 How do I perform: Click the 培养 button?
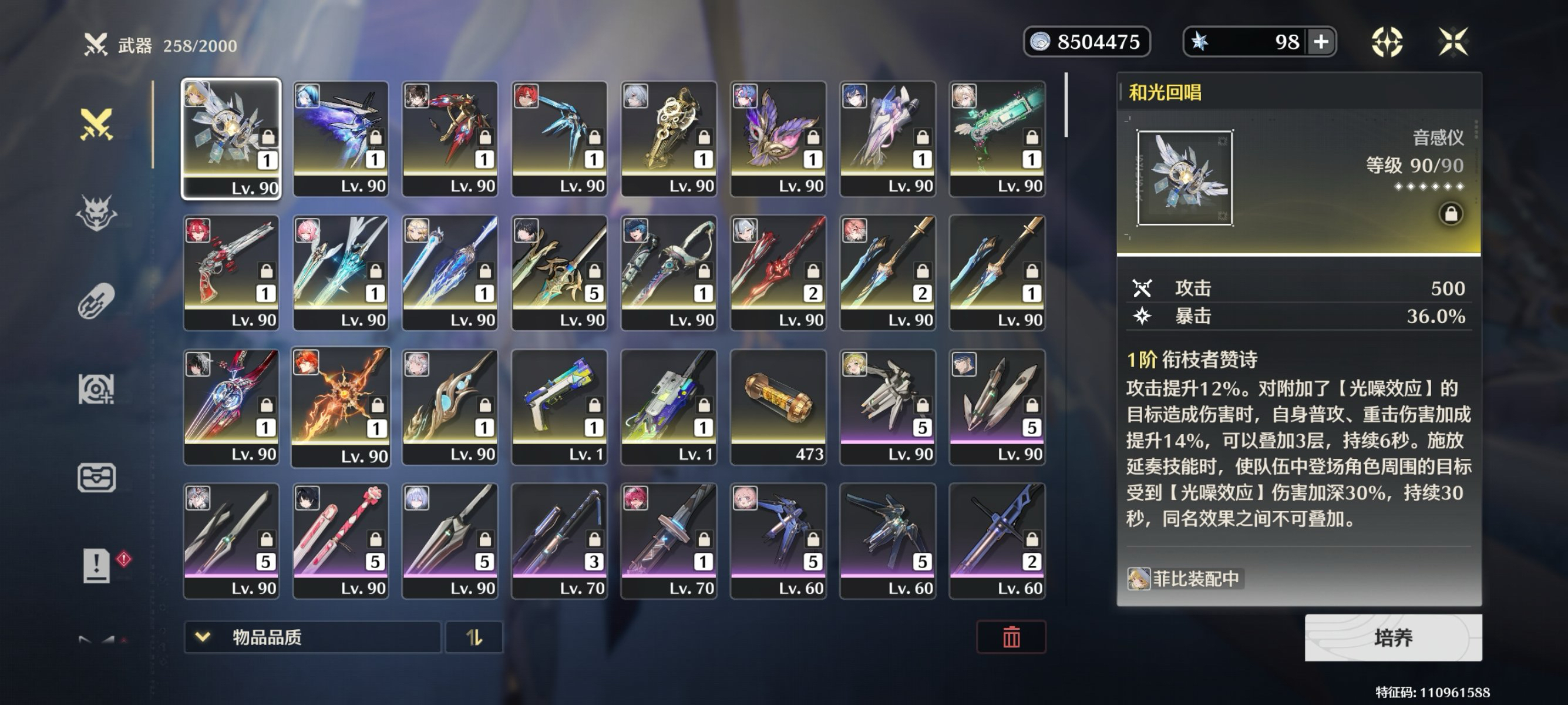1392,637
